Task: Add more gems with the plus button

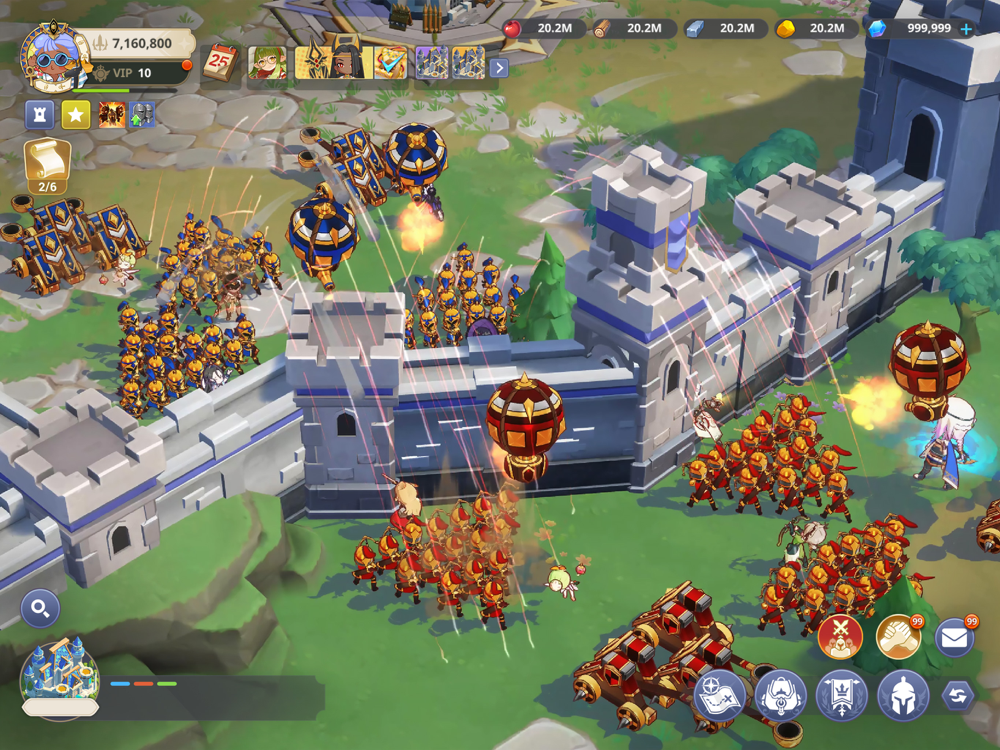Action: pyautogui.click(x=966, y=29)
